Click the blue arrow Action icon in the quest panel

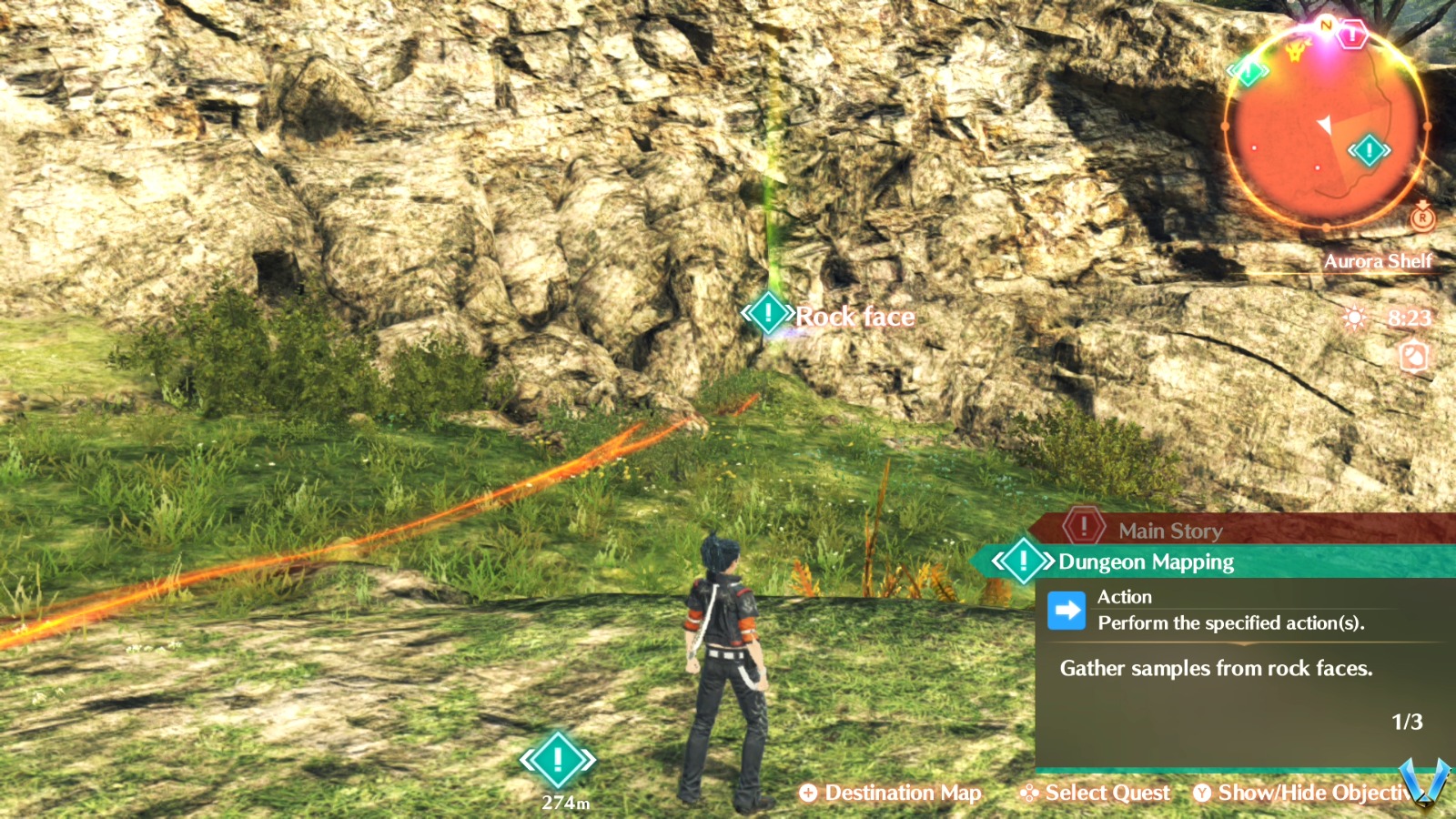click(x=1068, y=610)
